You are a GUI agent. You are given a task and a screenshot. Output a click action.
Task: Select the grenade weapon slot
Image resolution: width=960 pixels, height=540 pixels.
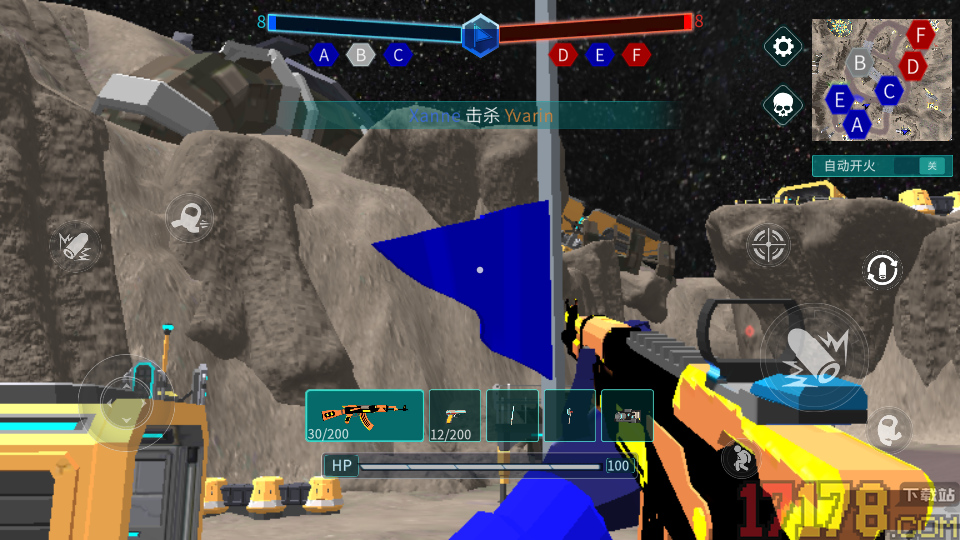tap(570, 415)
